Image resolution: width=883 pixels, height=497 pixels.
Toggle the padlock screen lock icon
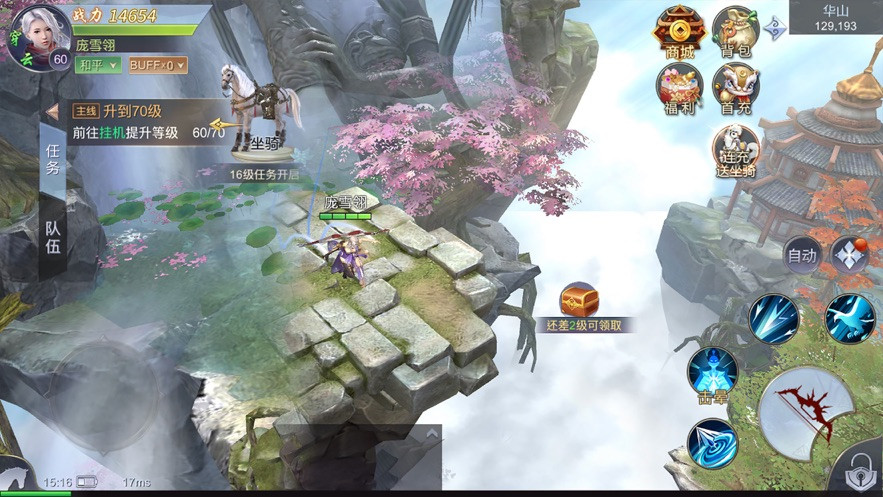tap(859, 469)
